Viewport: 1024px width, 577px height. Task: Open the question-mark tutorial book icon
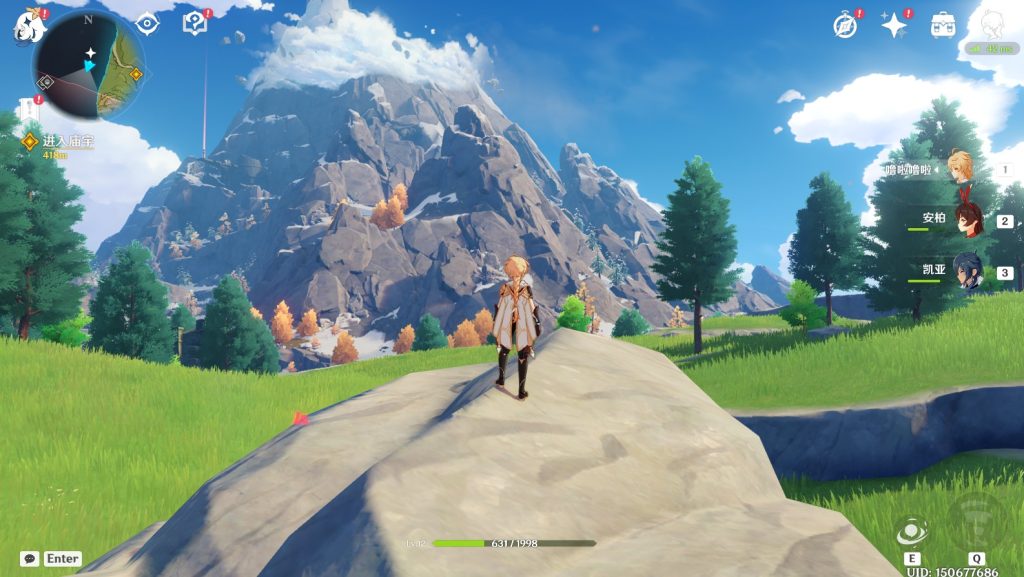[194, 23]
